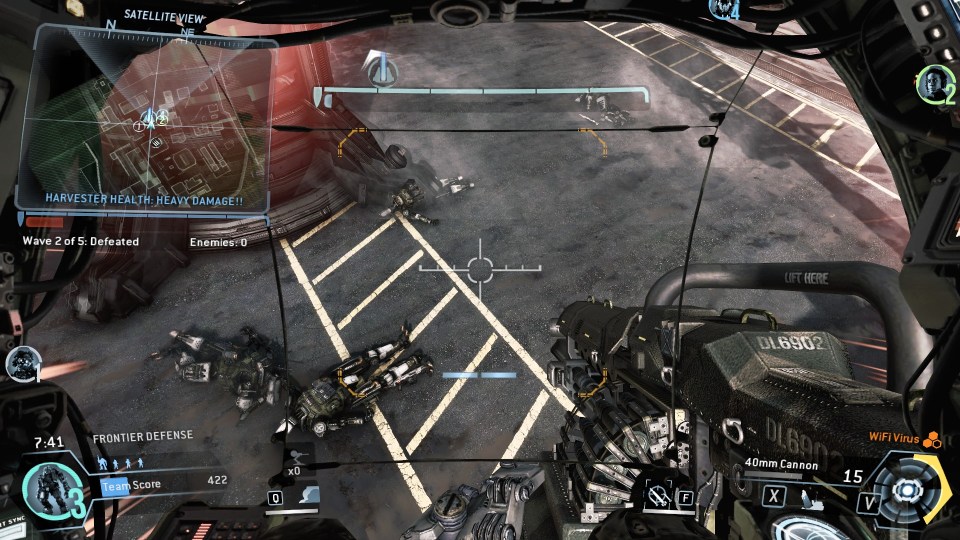Activate the titan core ability dial
Image resolution: width=960 pixels, height=540 pixels.
coord(907,490)
